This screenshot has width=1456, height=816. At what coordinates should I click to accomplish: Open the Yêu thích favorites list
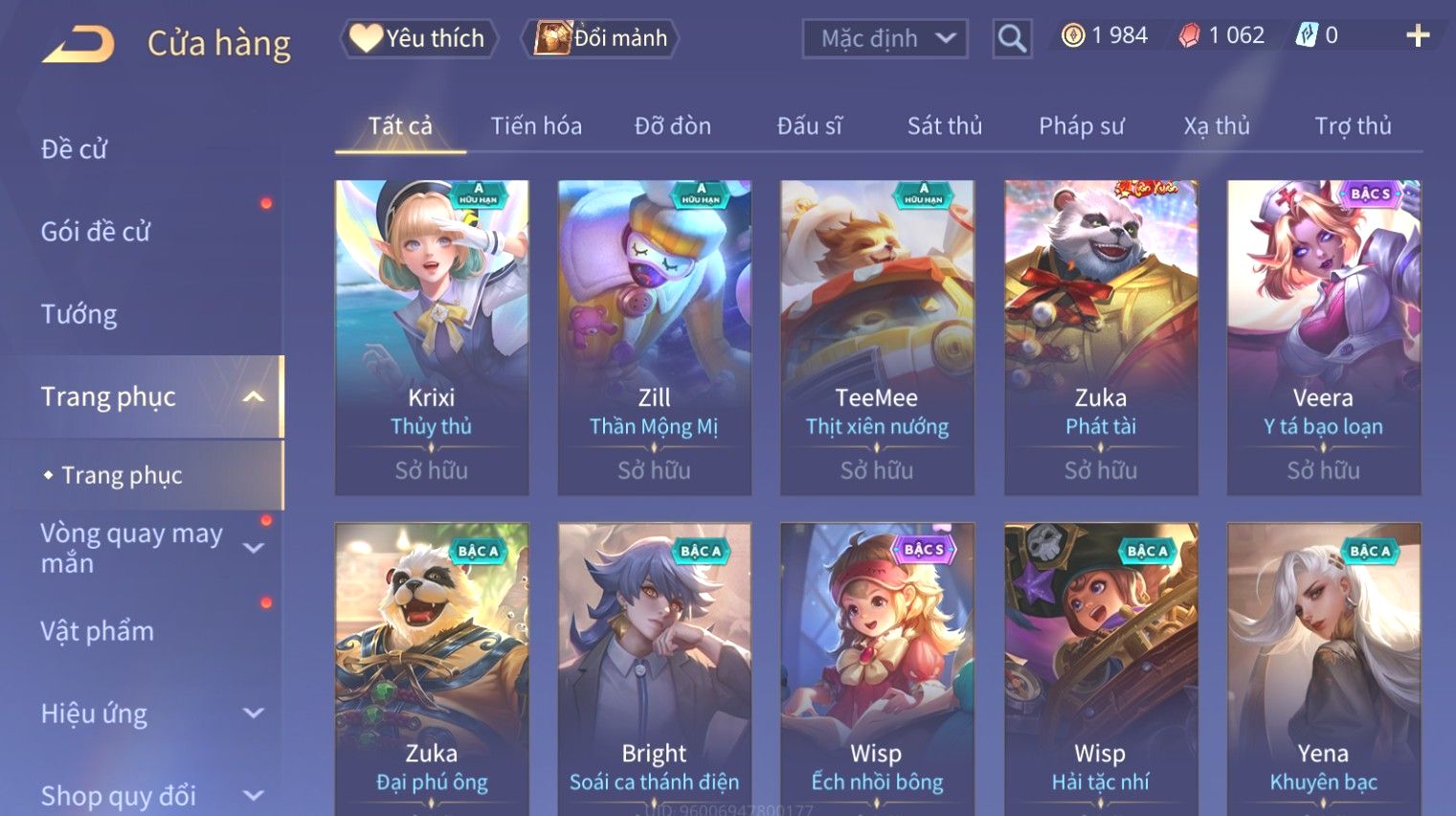(418, 38)
